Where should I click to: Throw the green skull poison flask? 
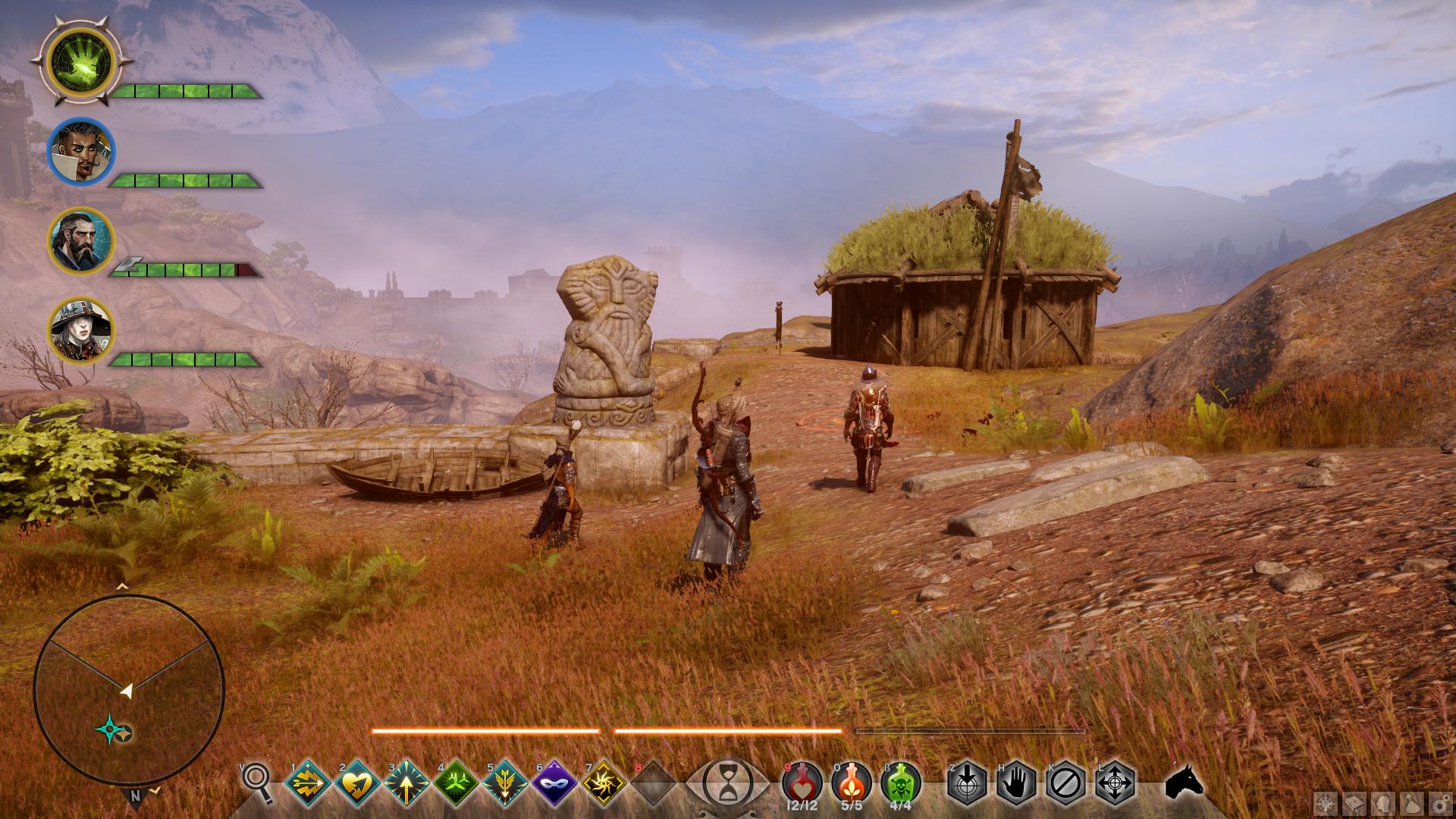pyautogui.click(x=901, y=781)
